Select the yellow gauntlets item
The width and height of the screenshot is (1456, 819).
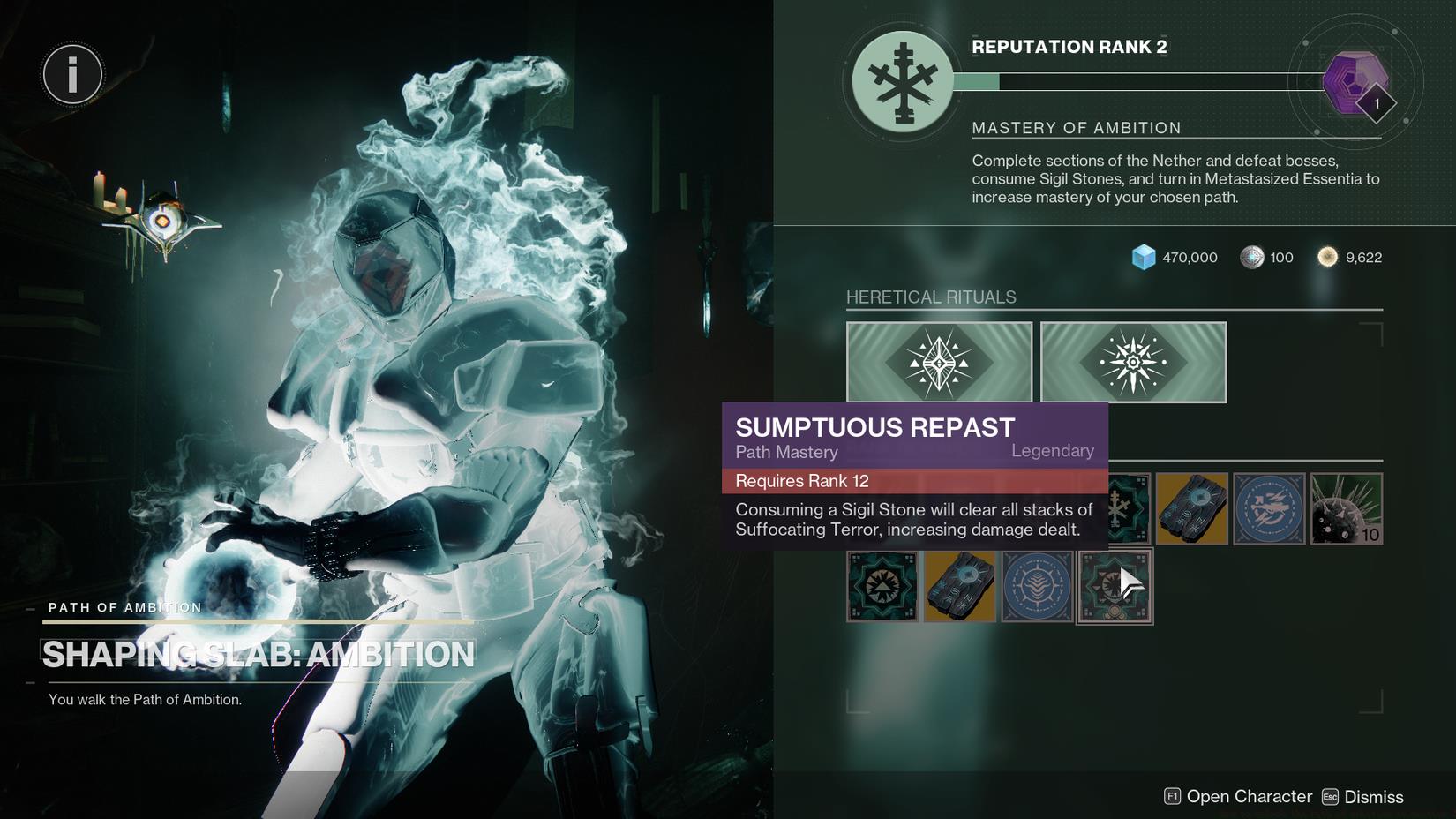tap(1191, 508)
